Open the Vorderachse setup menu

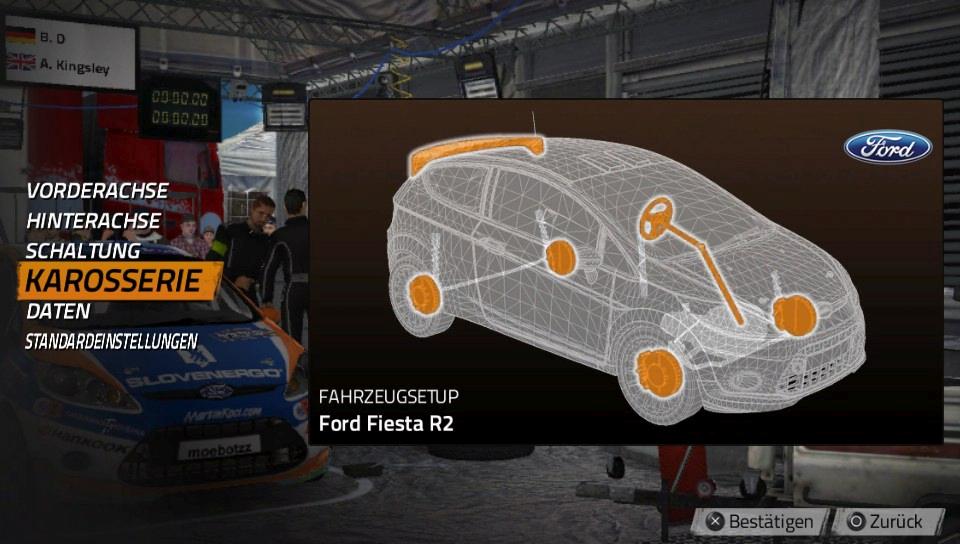[x=97, y=190]
